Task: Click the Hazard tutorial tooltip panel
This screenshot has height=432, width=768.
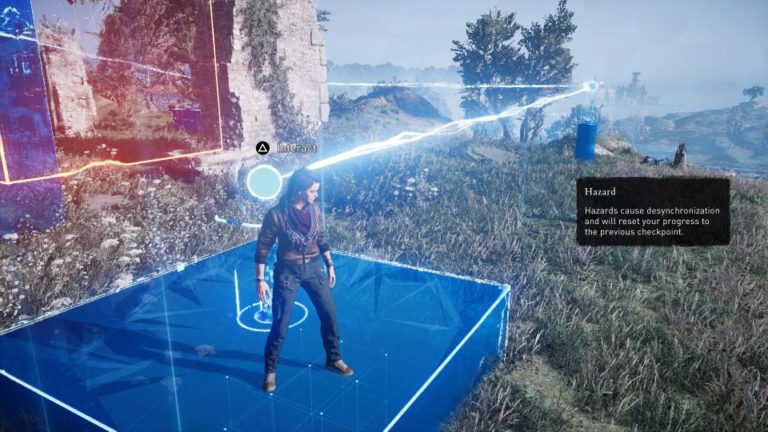Action: tap(652, 211)
